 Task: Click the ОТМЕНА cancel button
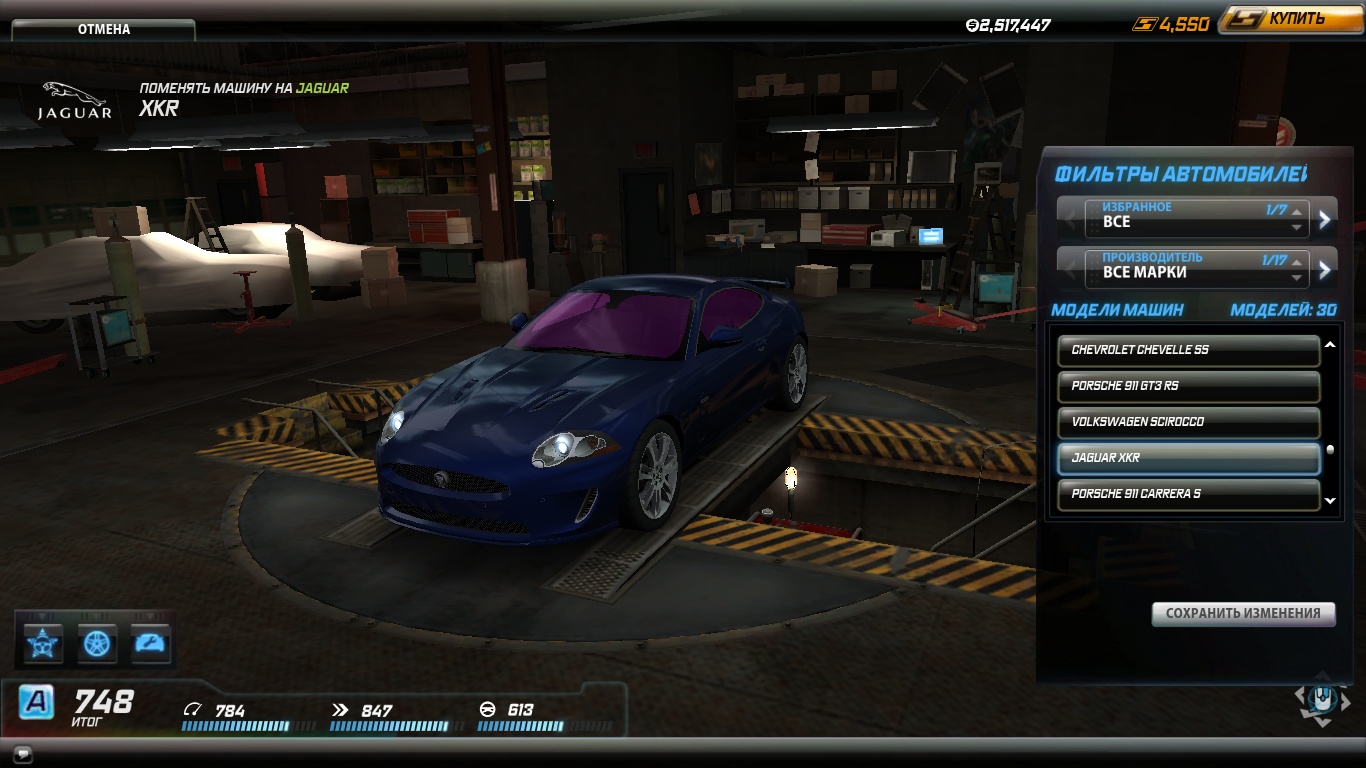point(104,29)
